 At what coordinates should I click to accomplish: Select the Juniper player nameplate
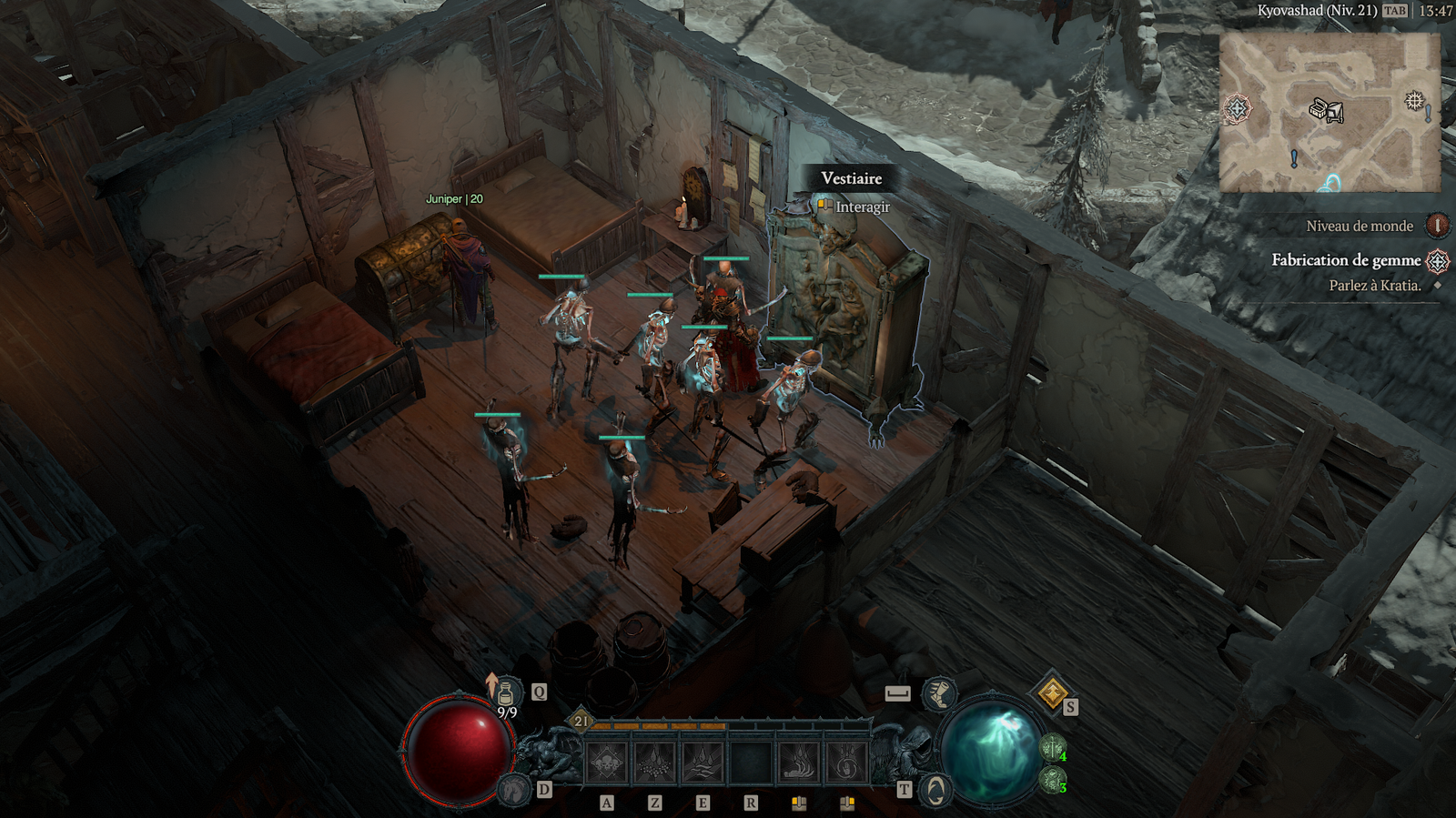454,199
